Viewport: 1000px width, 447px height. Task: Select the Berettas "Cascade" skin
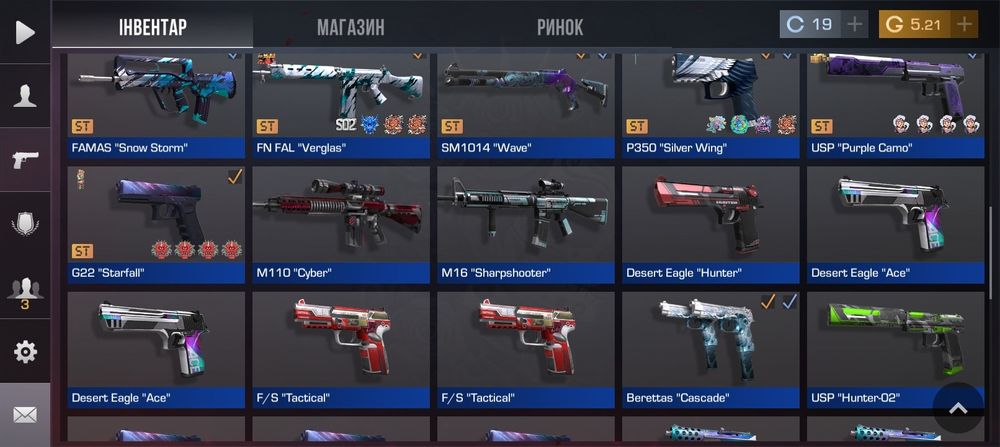click(710, 349)
